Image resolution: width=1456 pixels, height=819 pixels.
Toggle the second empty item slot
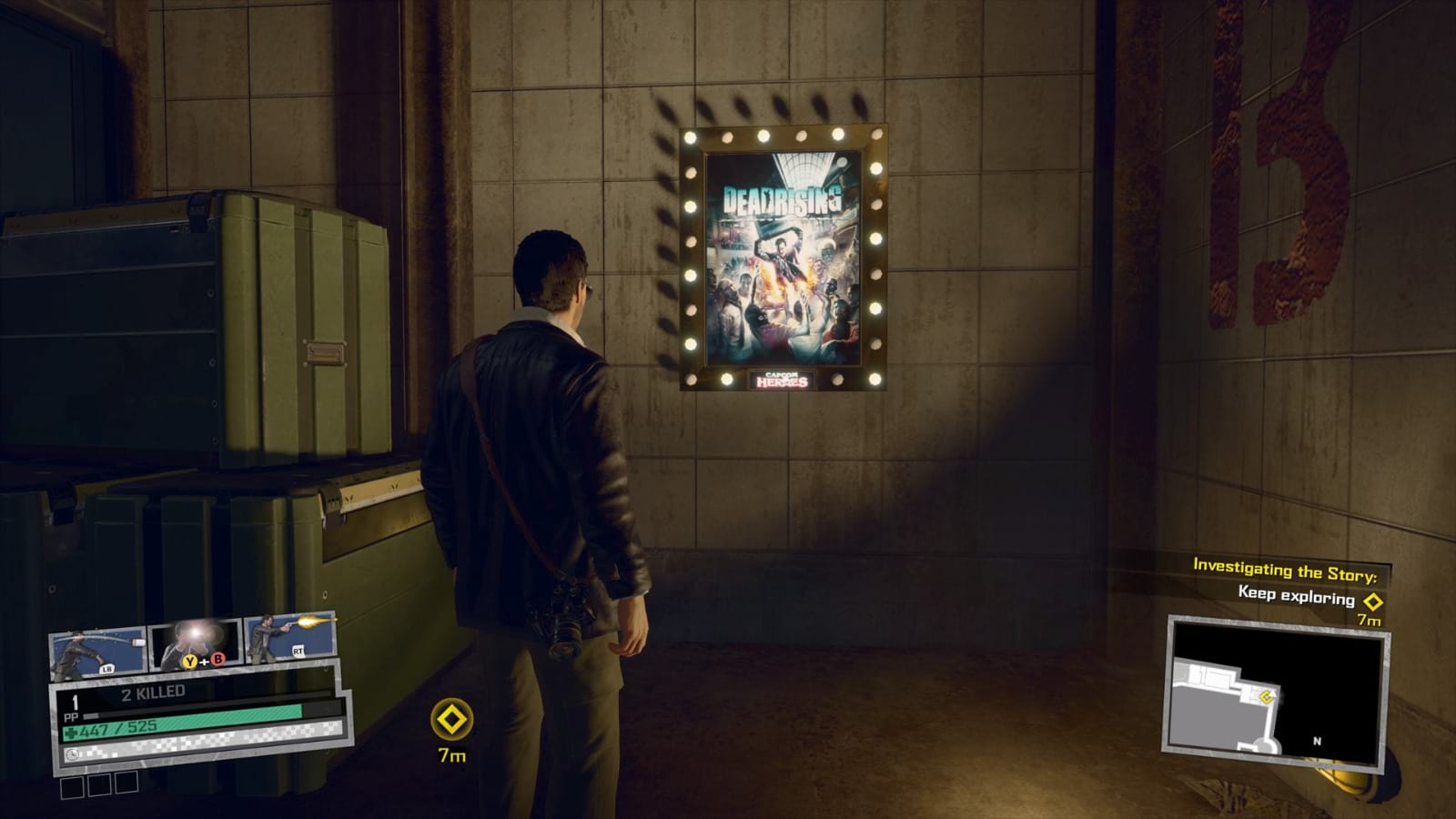[x=99, y=784]
